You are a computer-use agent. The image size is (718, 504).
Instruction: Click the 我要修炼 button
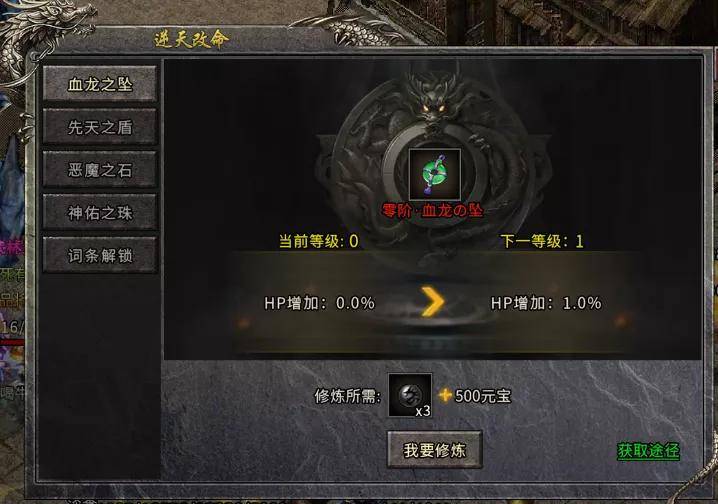click(435, 450)
